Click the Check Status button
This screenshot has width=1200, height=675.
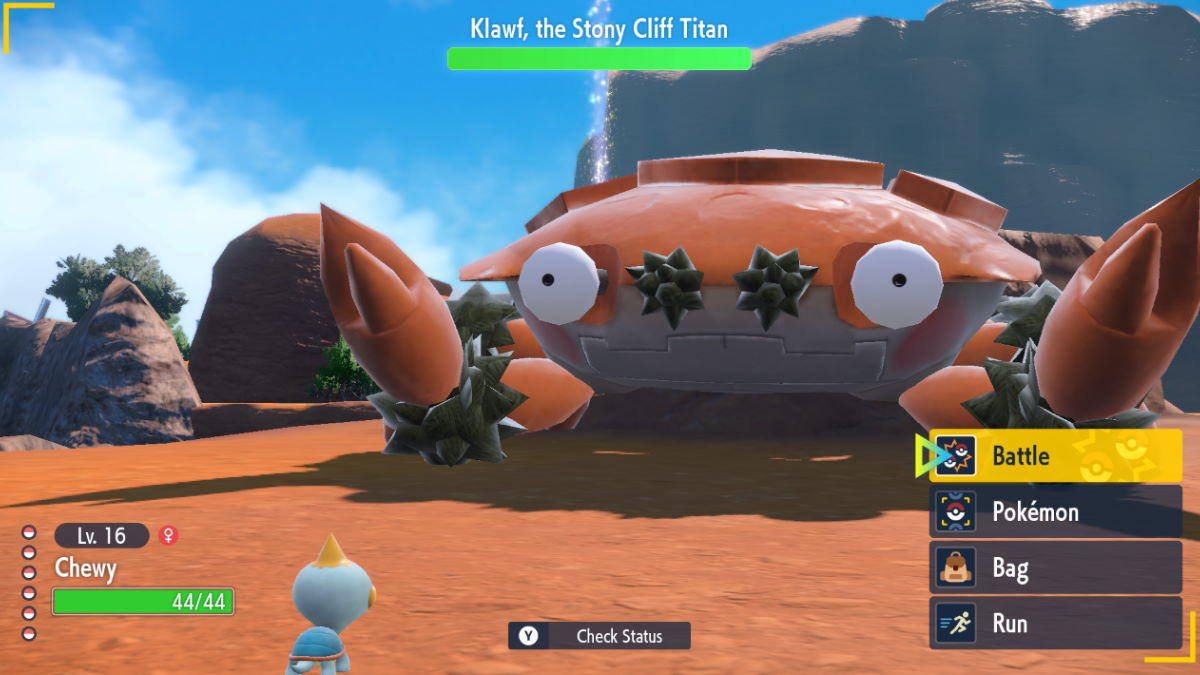coord(599,636)
